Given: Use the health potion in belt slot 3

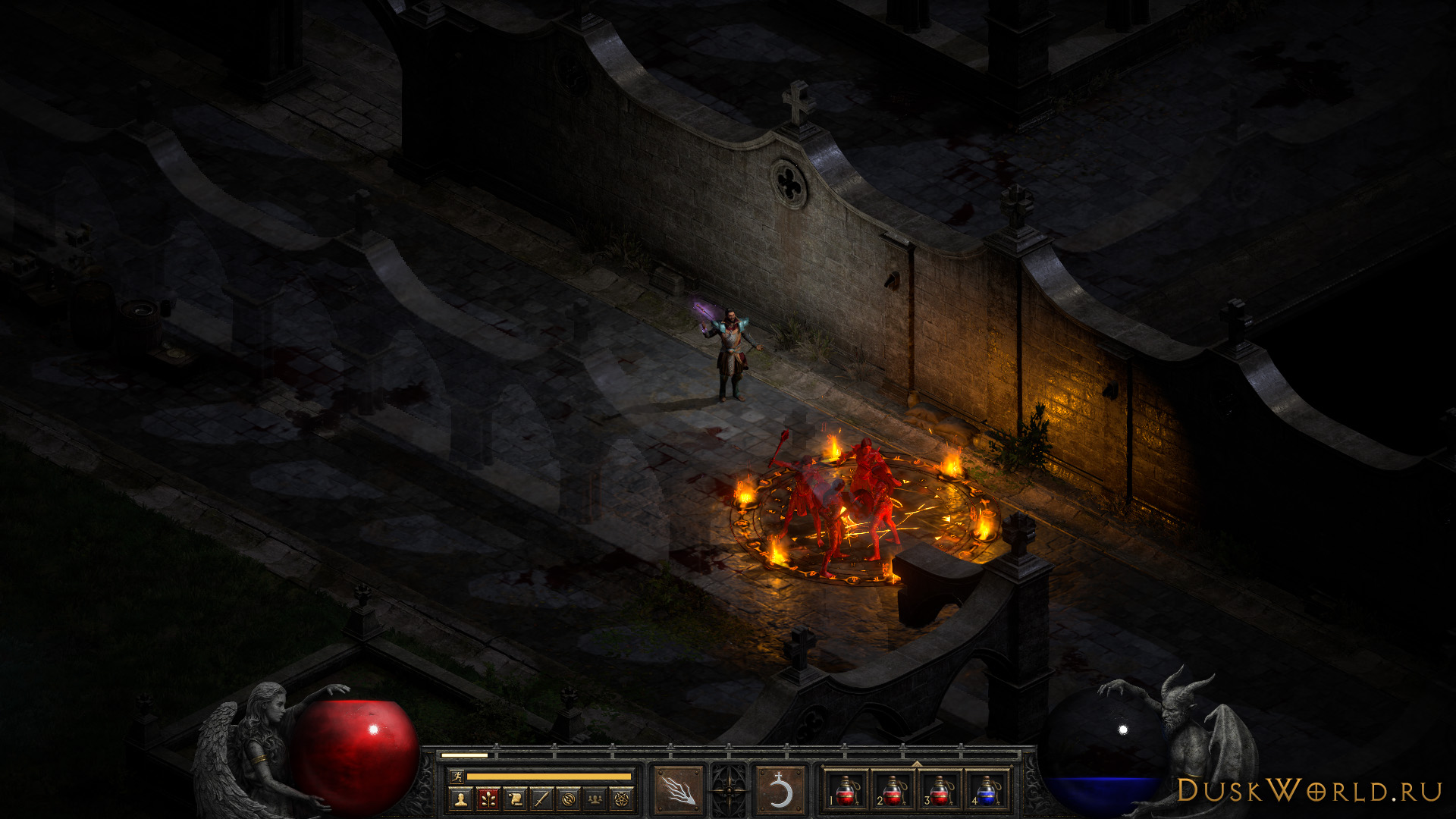Looking at the screenshot, I should pos(940,790).
